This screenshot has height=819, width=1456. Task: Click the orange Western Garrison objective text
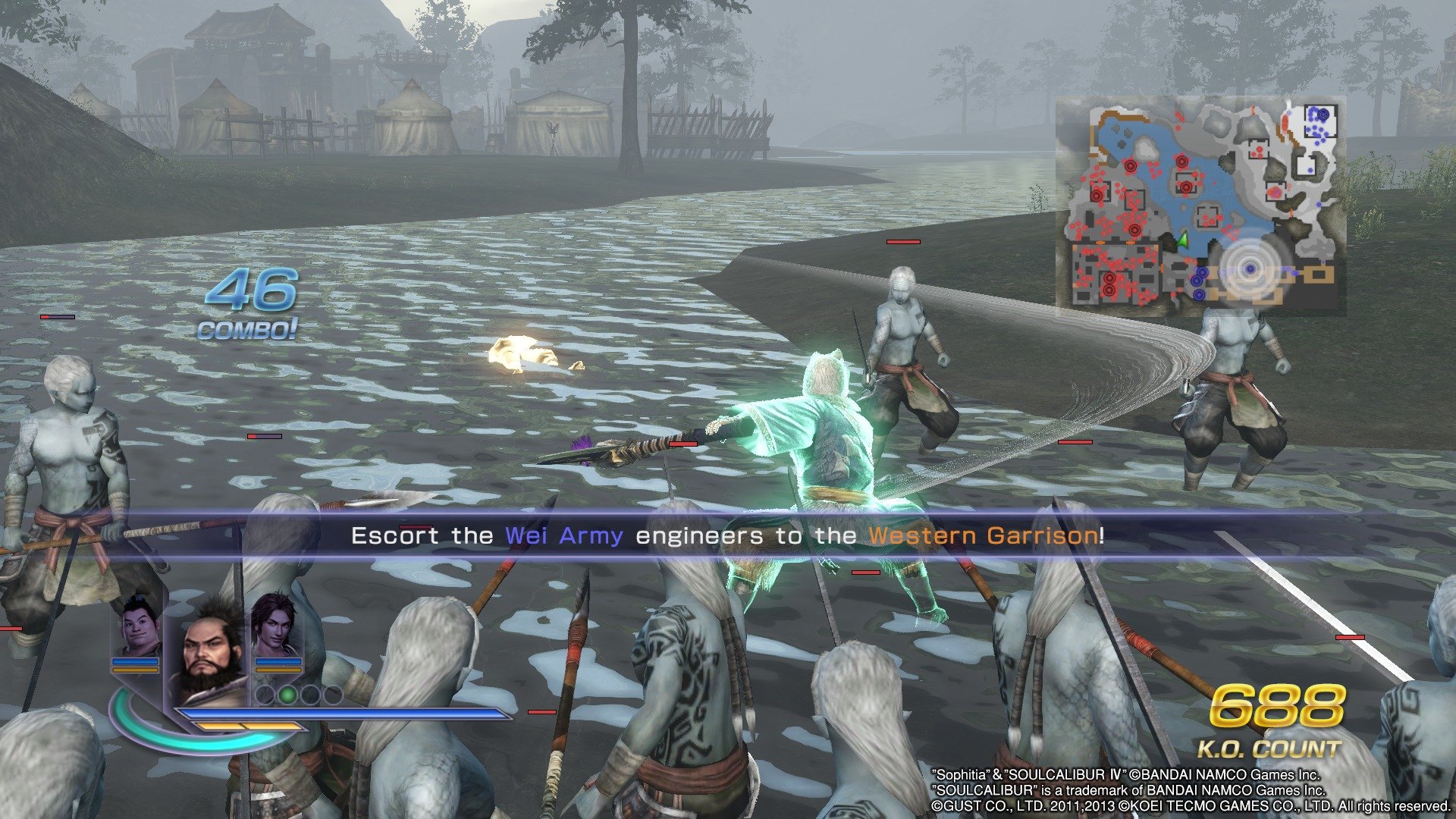(x=984, y=535)
